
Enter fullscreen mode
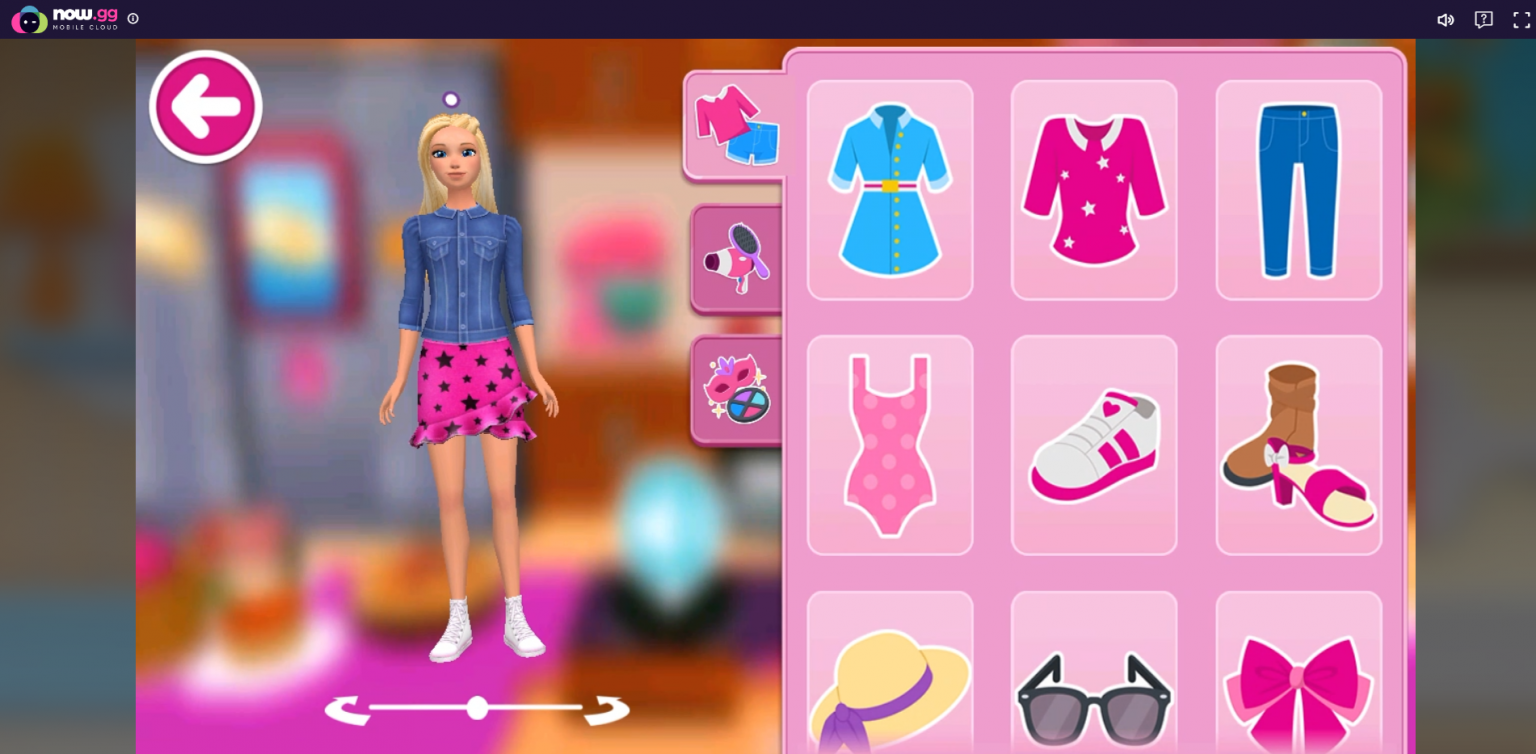point(1519,19)
